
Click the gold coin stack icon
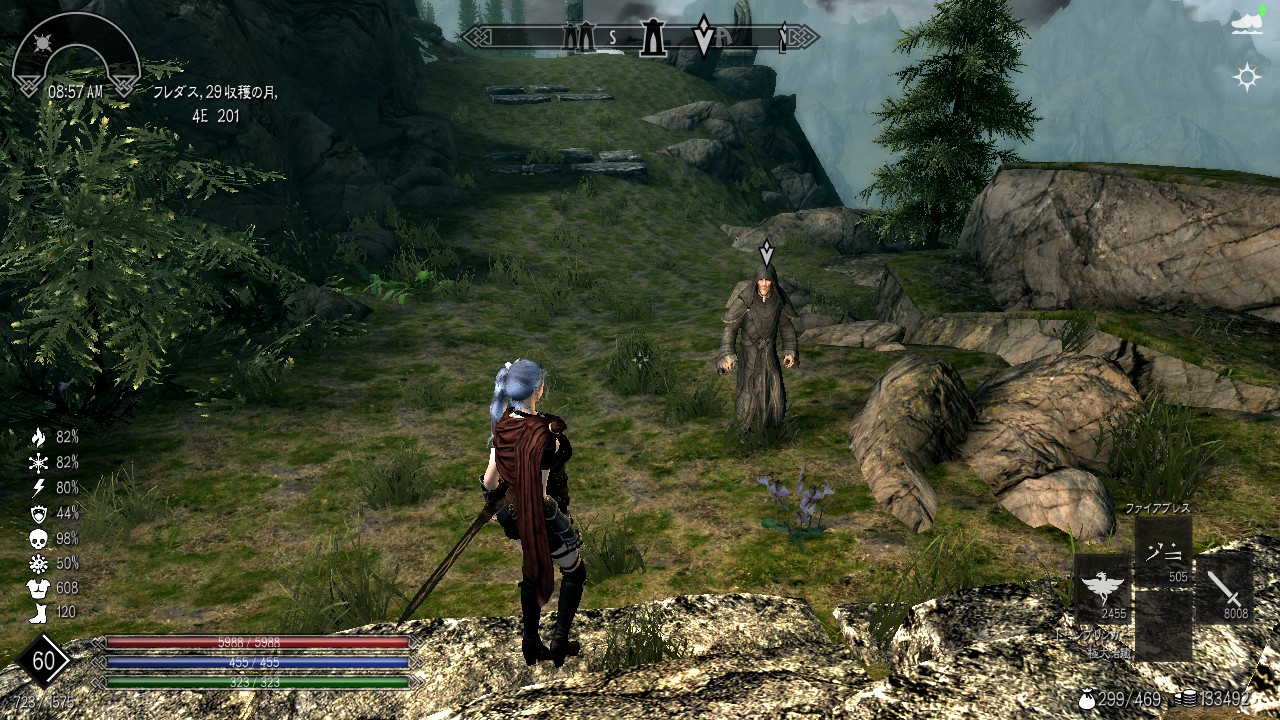[x=1187, y=699]
